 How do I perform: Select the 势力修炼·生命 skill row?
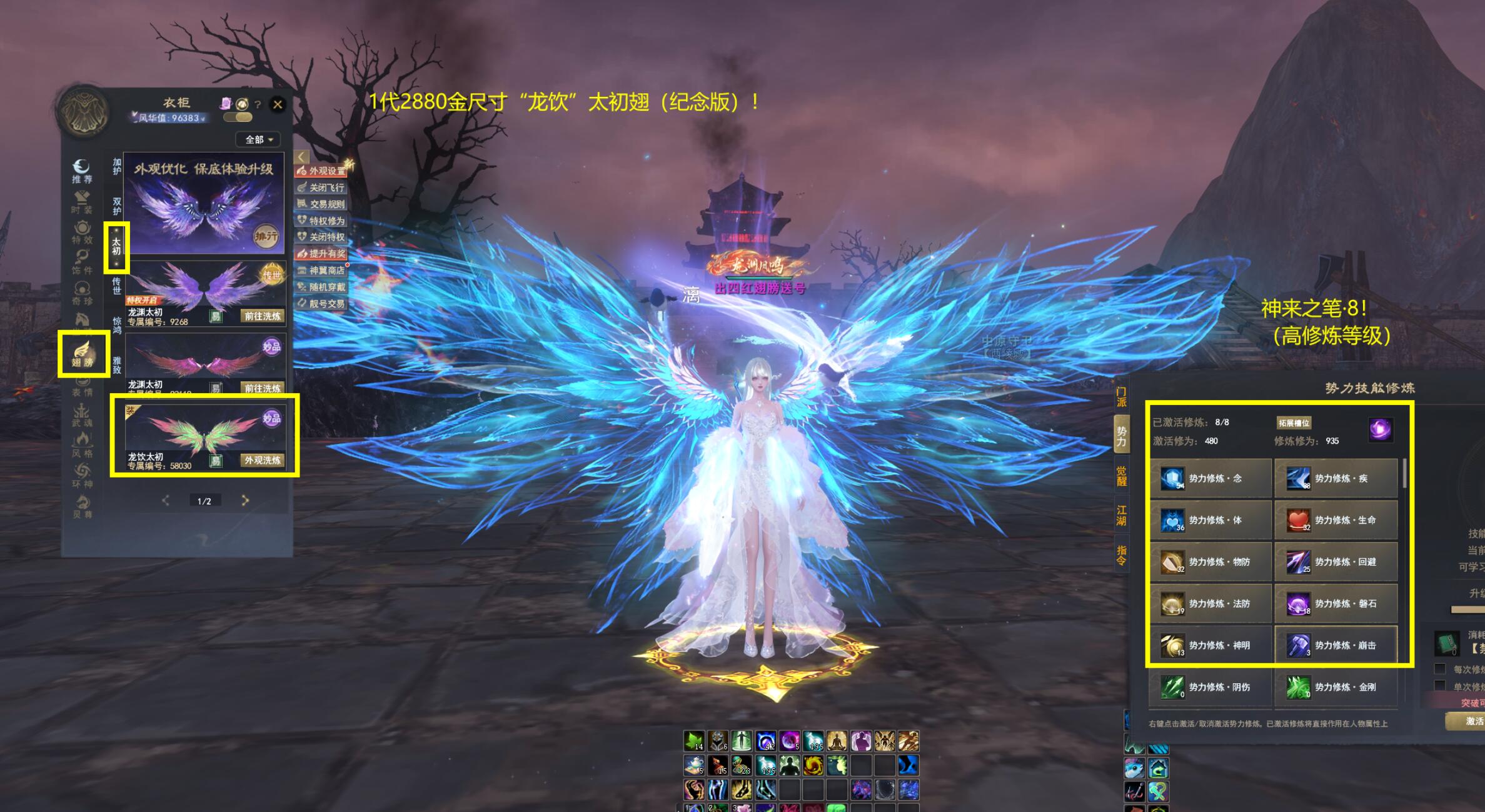[x=1336, y=520]
